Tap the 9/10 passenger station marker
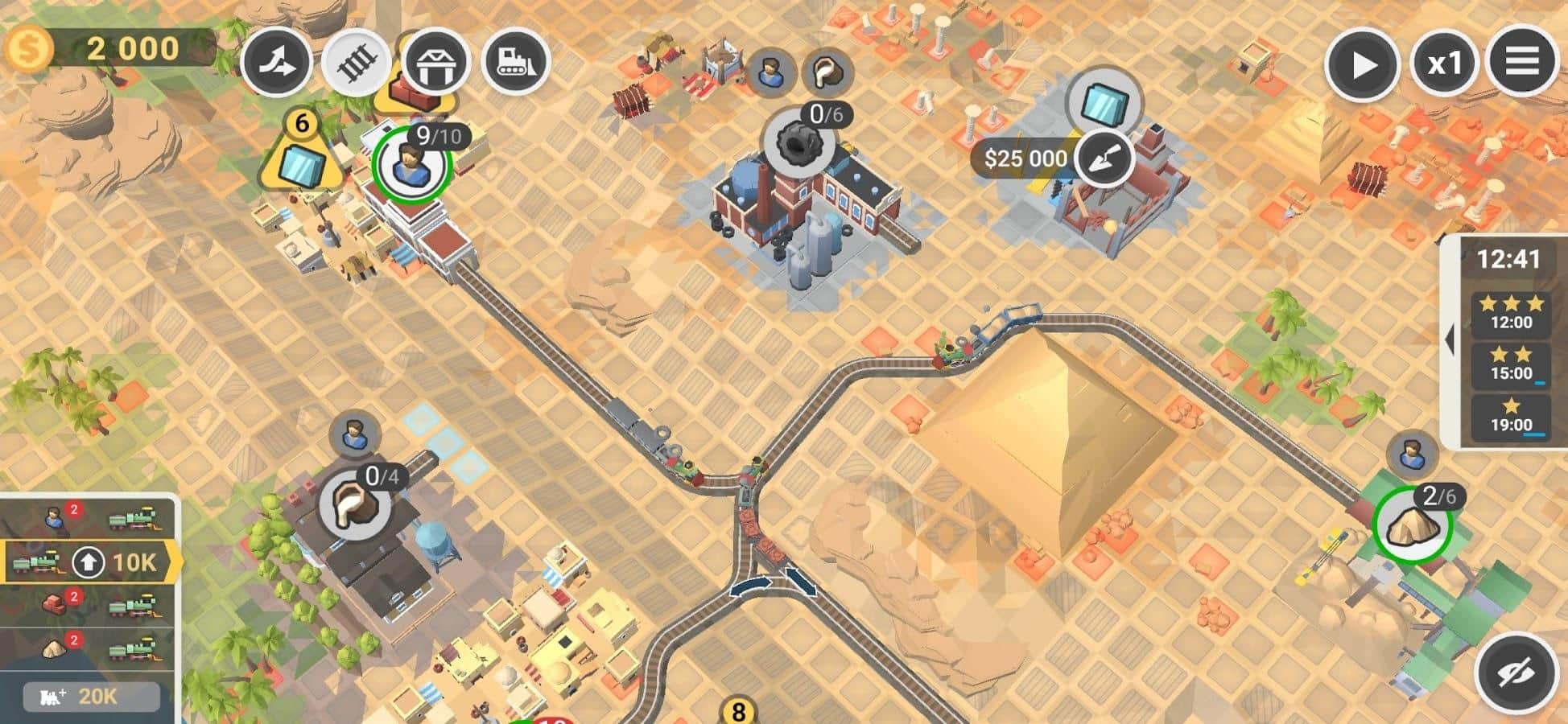 (411, 164)
